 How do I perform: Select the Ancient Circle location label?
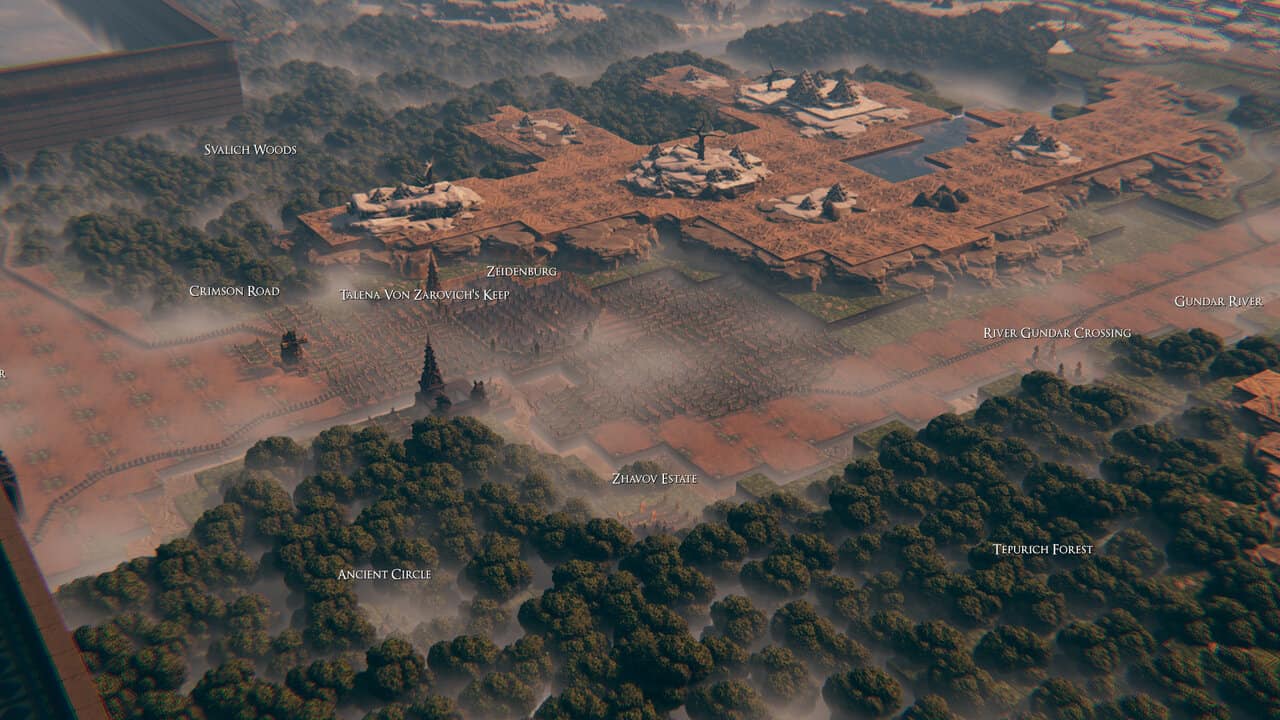coord(384,574)
